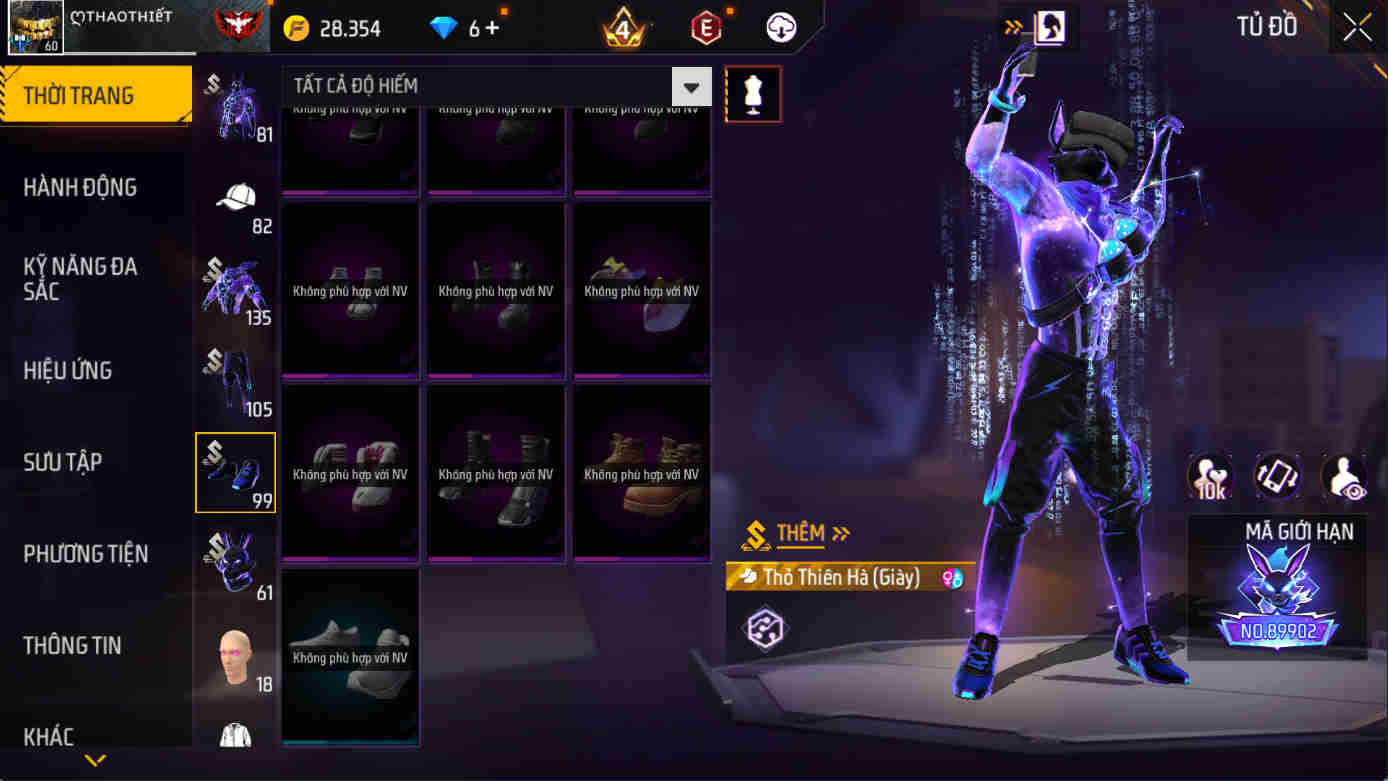This screenshot has height=781, width=1388.
Task: Open the cloud download icon in top bar
Action: (x=781, y=27)
